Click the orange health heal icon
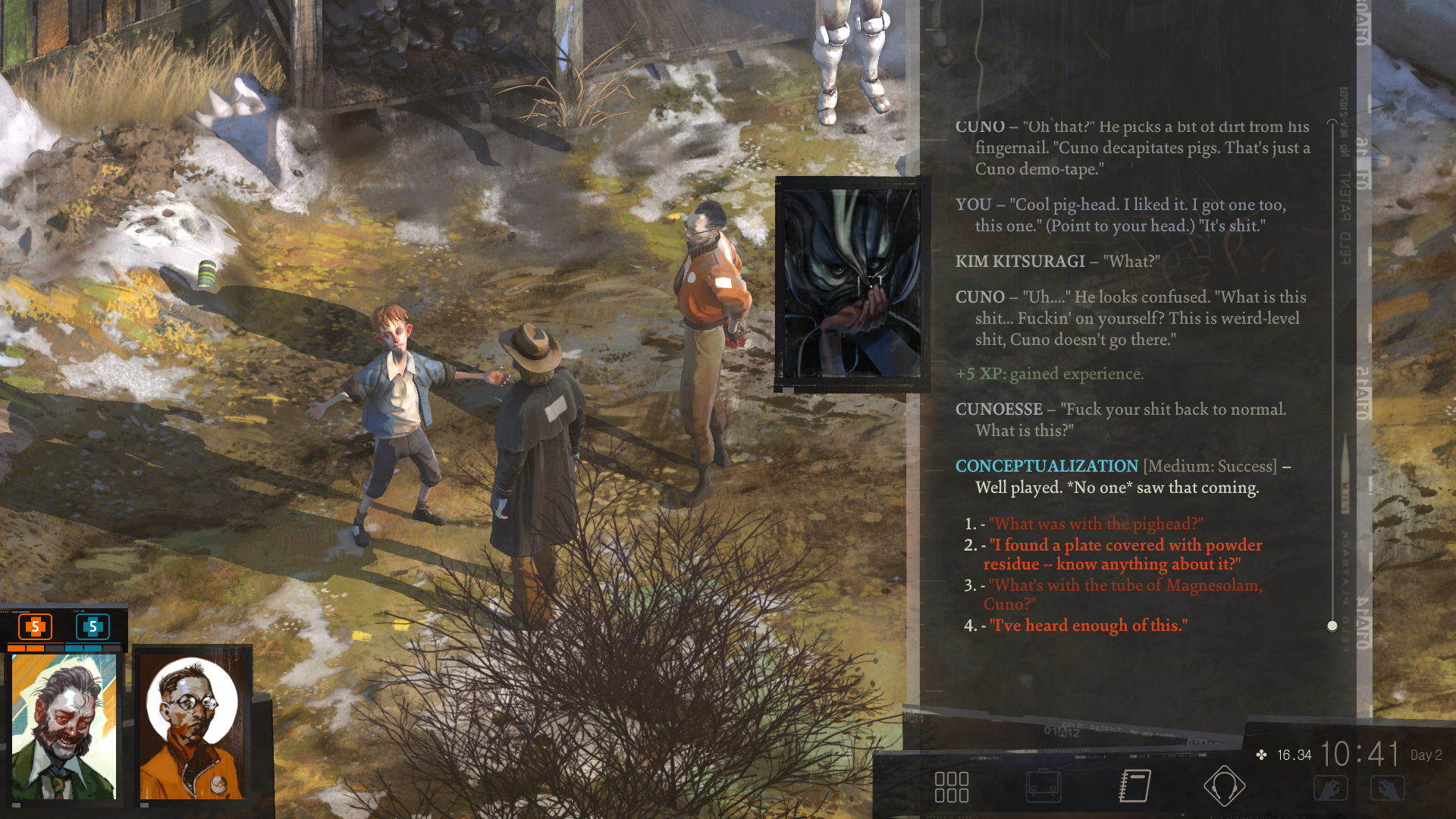Image resolution: width=1456 pixels, height=819 pixels. 35,627
